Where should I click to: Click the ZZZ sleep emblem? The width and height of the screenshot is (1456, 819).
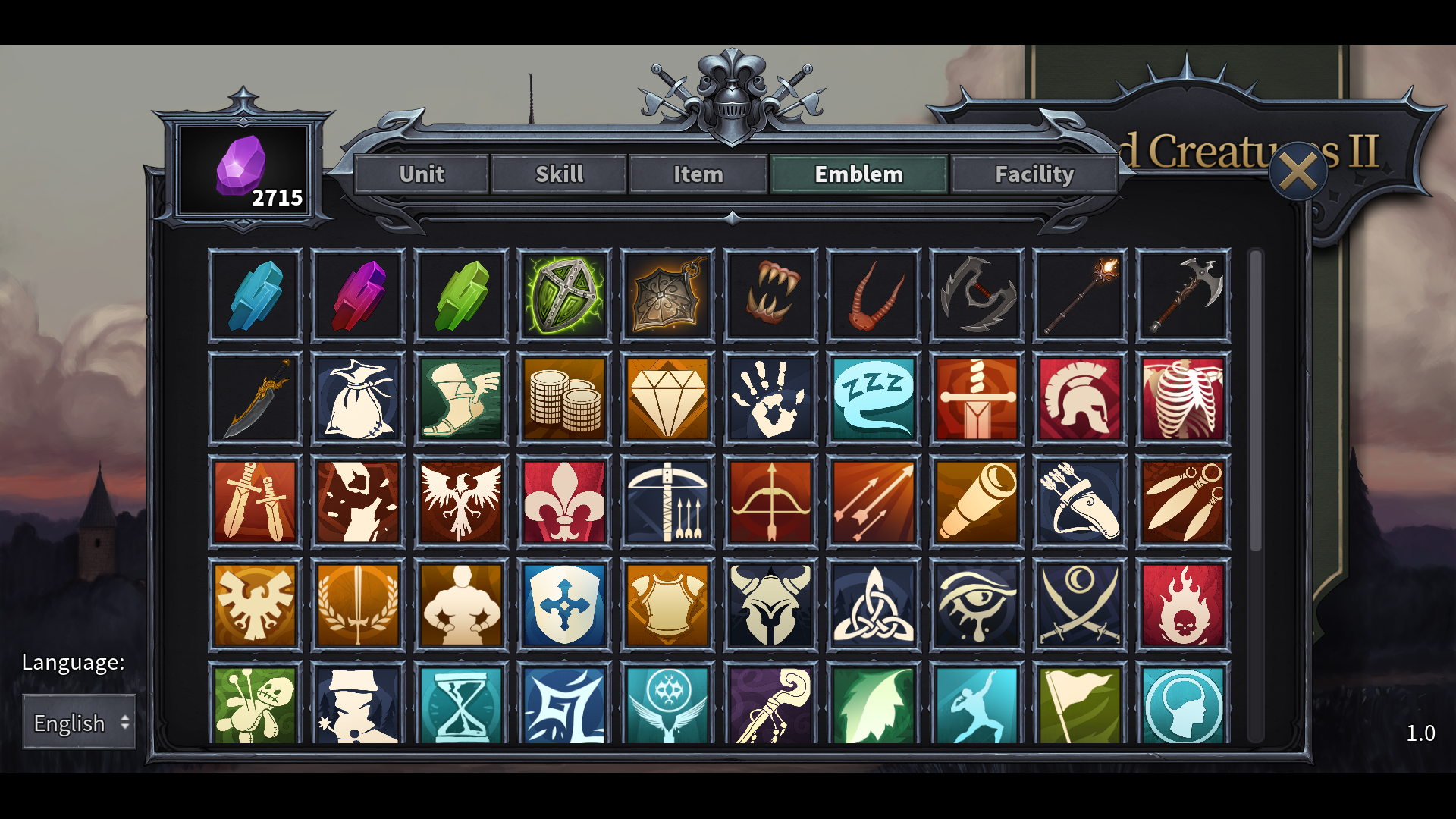(x=874, y=398)
